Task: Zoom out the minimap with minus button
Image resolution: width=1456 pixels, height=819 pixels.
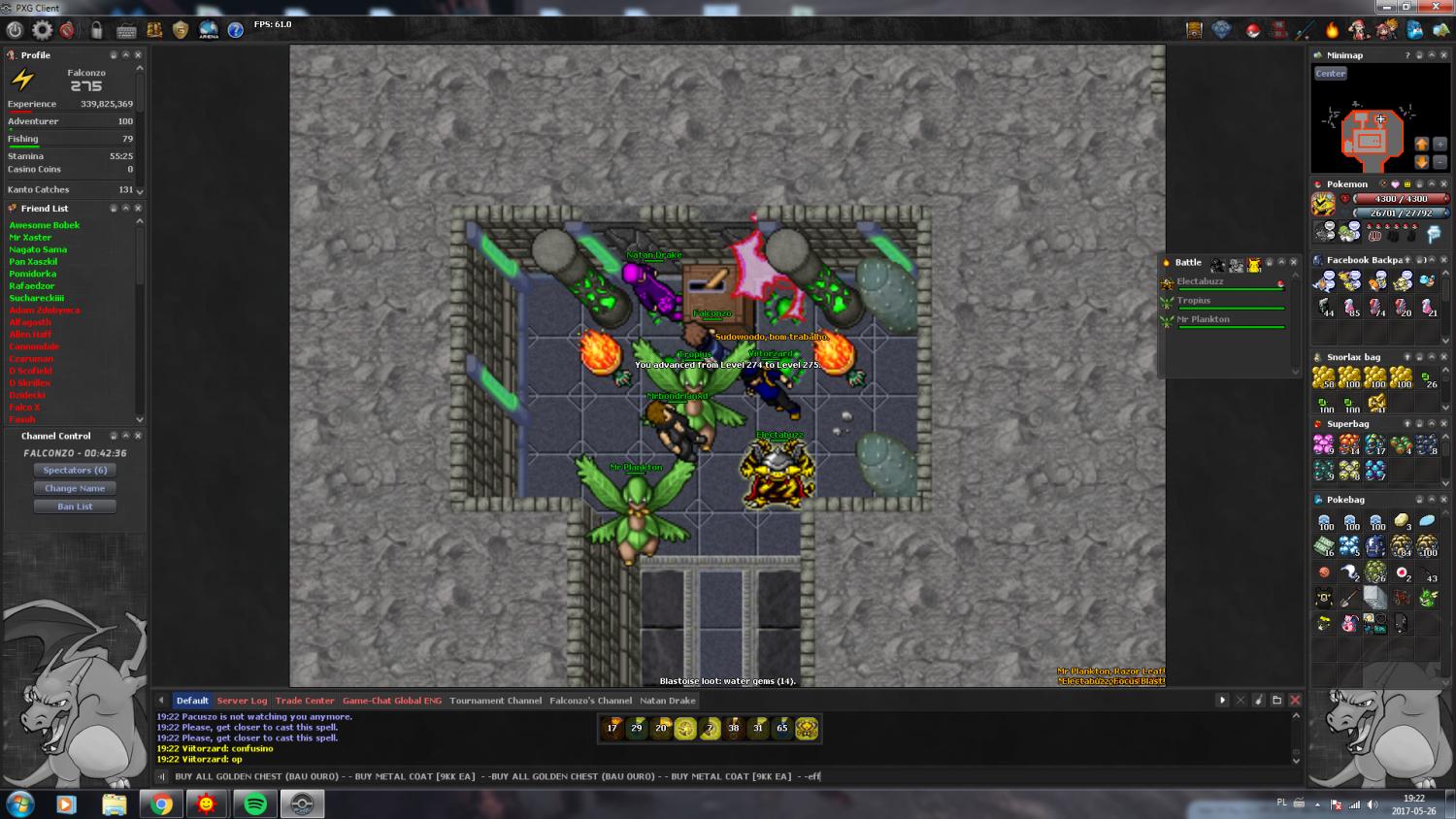Action: point(1439,162)
